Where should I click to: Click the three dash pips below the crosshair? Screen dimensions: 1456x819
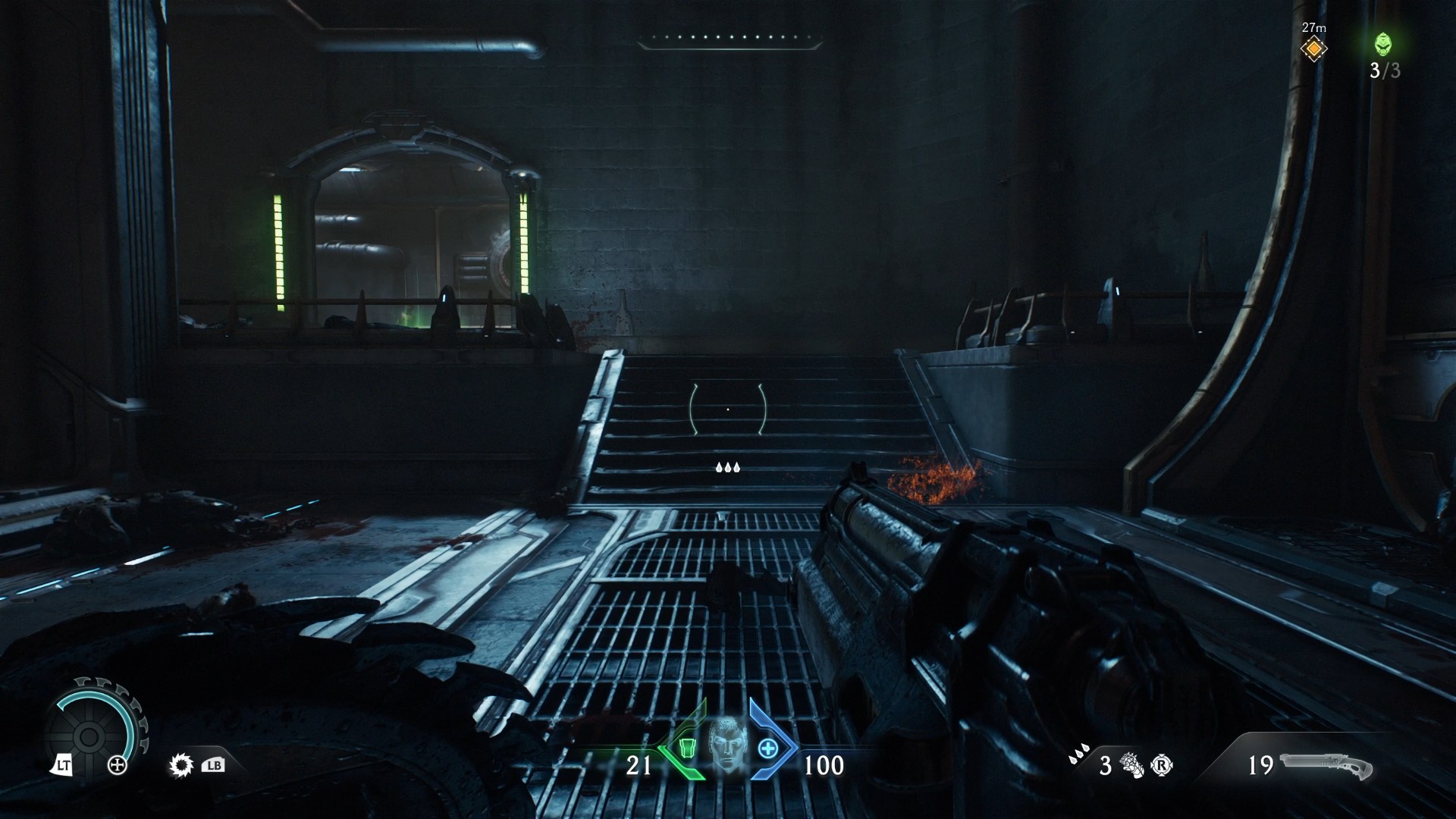pyautogui.click(x=728, y=468)
